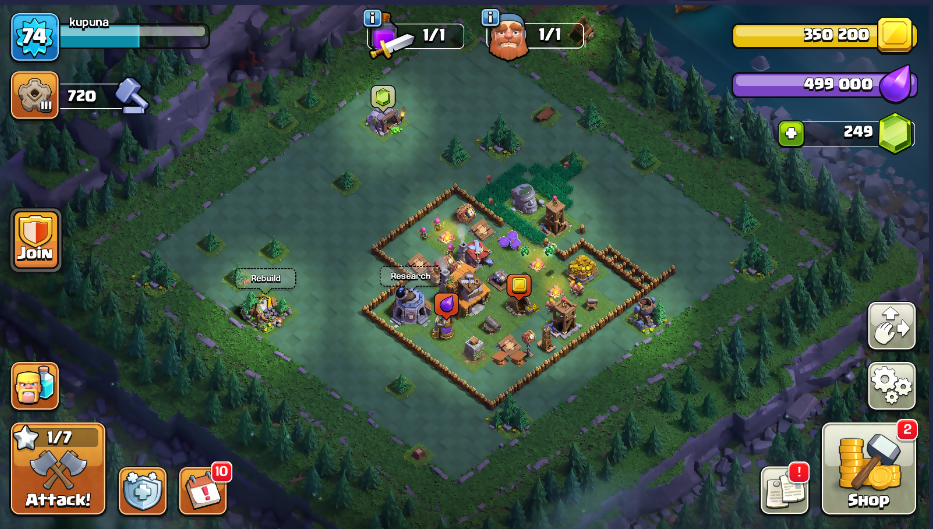Screen dimensions: 933x529
Task: Open the Builder Hall gear icon
Action: click(x=33, y=96)
